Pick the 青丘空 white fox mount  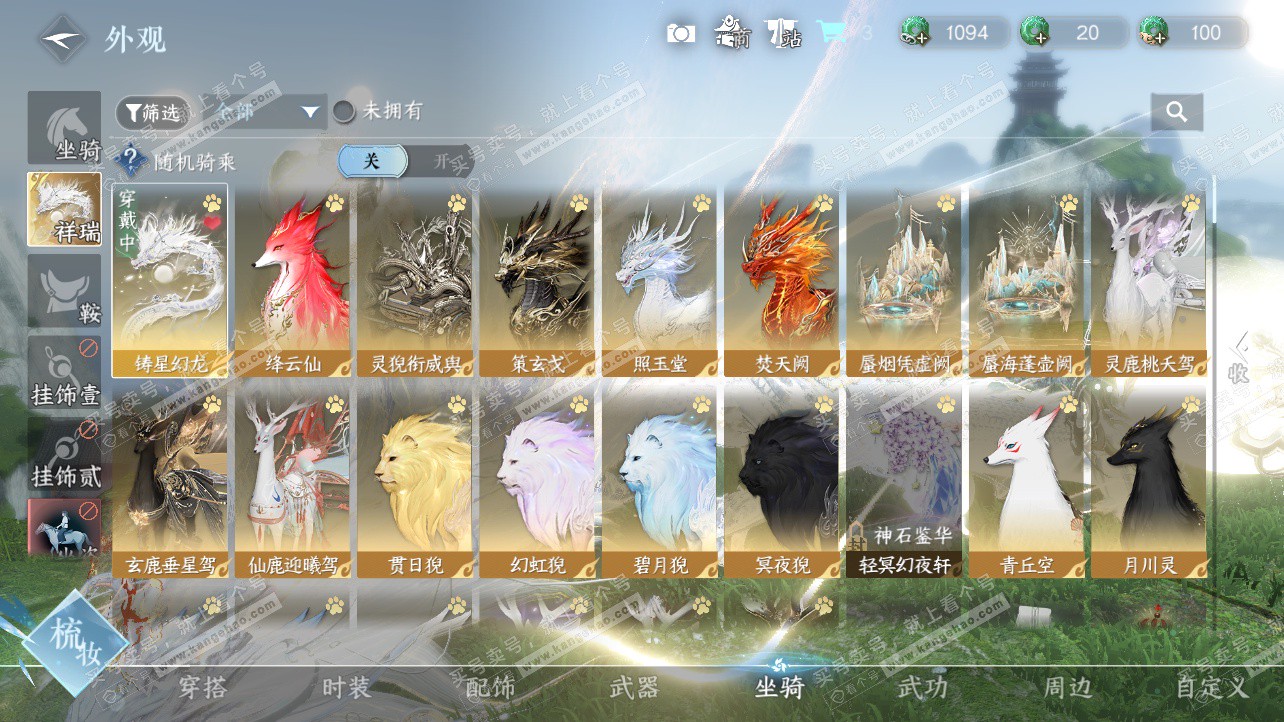[1027, 481]
